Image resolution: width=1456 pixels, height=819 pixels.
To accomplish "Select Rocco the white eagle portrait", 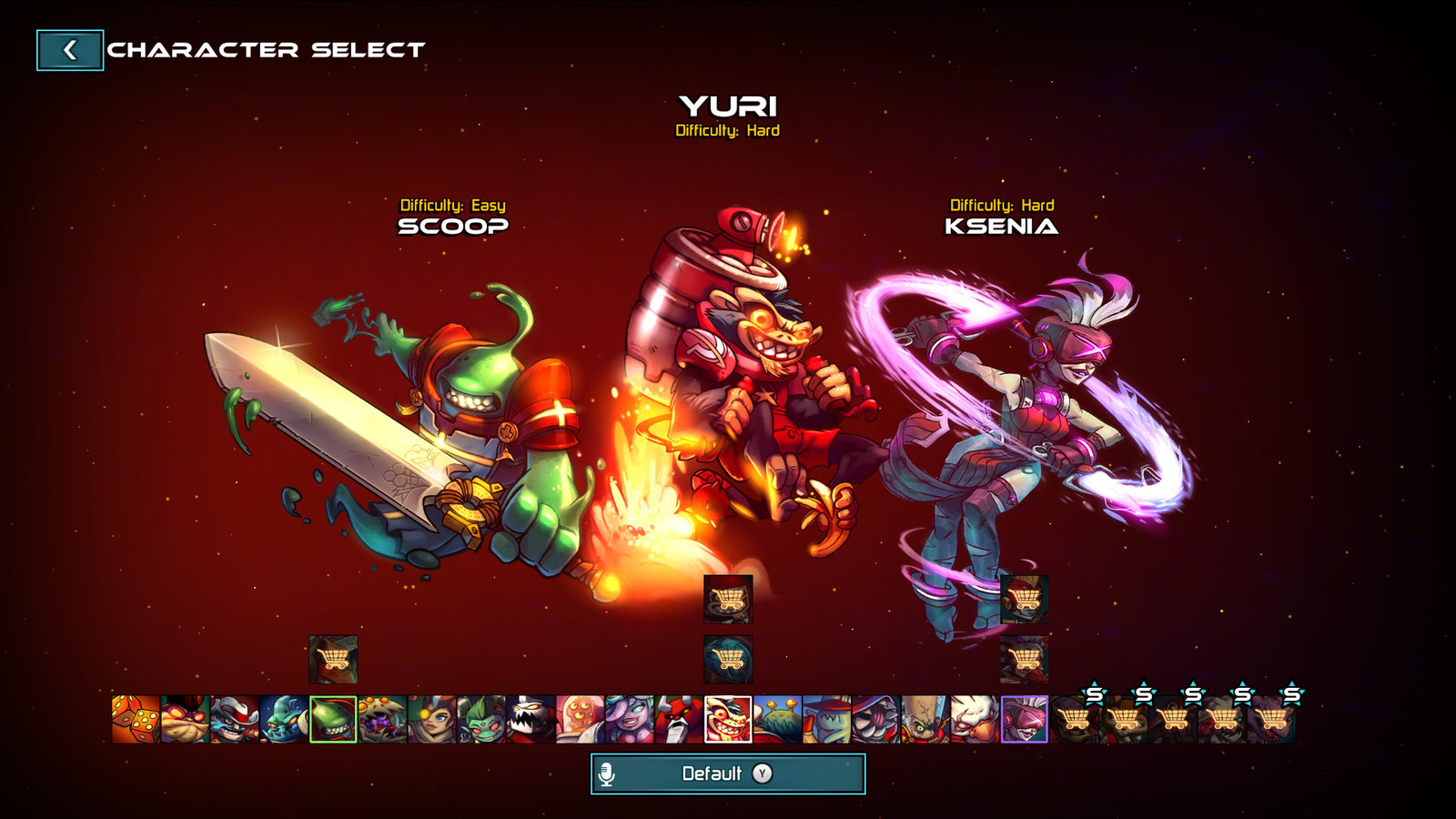I will tap(974, 719).
